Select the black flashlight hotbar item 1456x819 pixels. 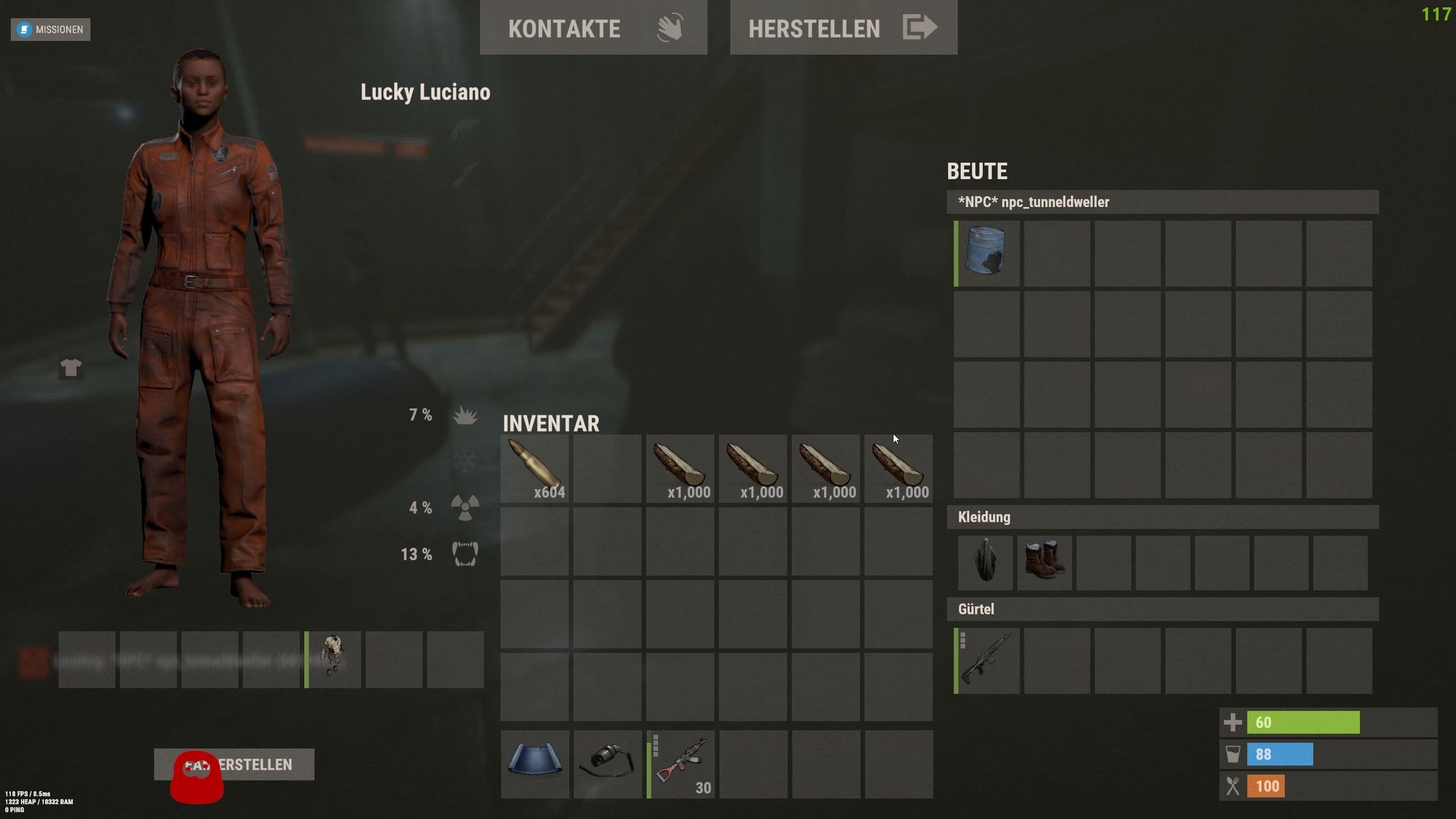(x=607, y=764)
